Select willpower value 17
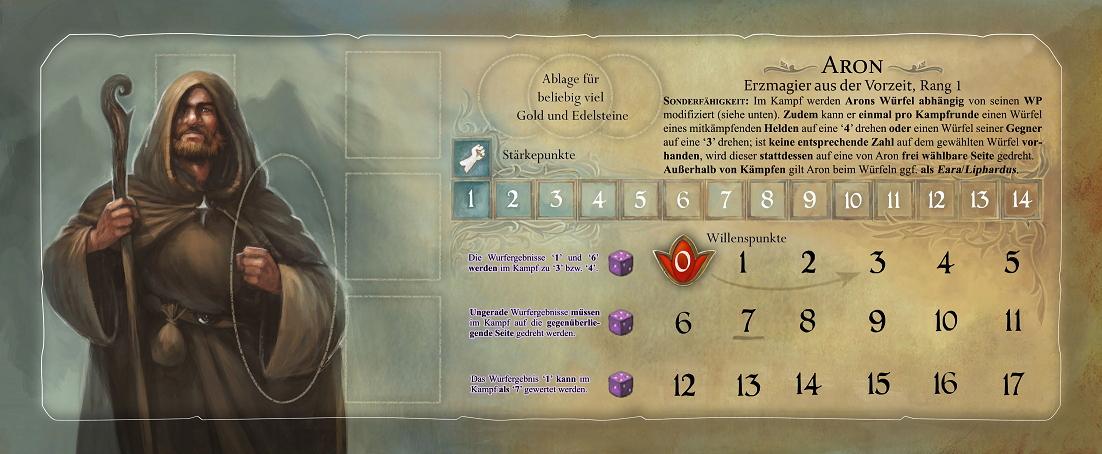Viewport: 1102px width, 454px height. click(1011, 383)
